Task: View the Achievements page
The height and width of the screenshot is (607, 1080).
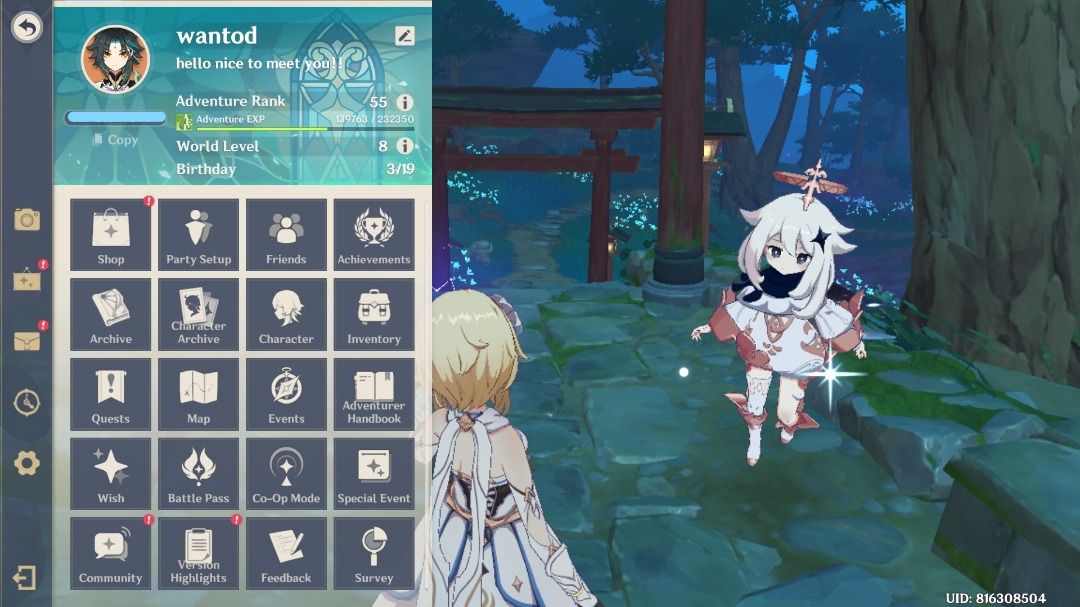Action: point(374,235)
